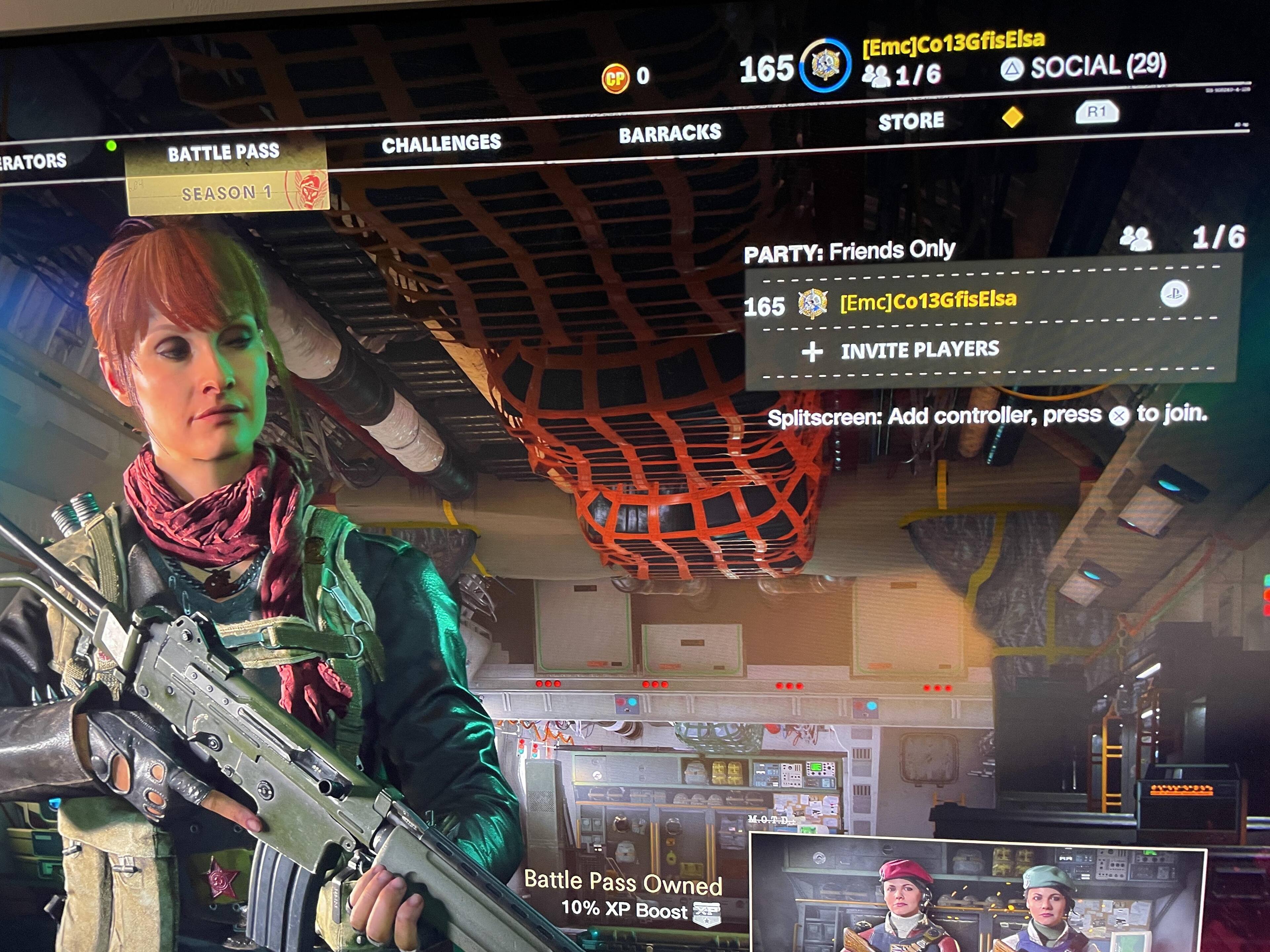The image size is (1270, 952).
Task: Click the Season 1 label under Battle Pass
Action: 227,193
